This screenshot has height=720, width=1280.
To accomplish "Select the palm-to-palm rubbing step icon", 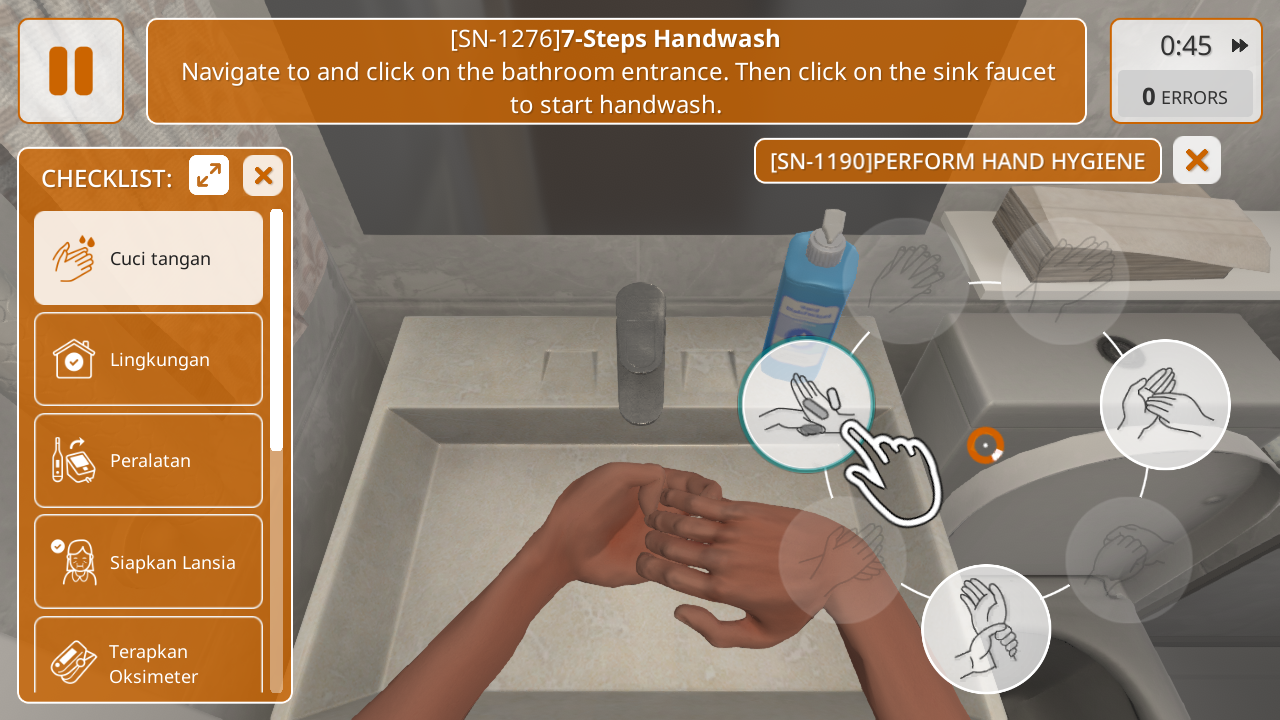I will [1165, 404].
